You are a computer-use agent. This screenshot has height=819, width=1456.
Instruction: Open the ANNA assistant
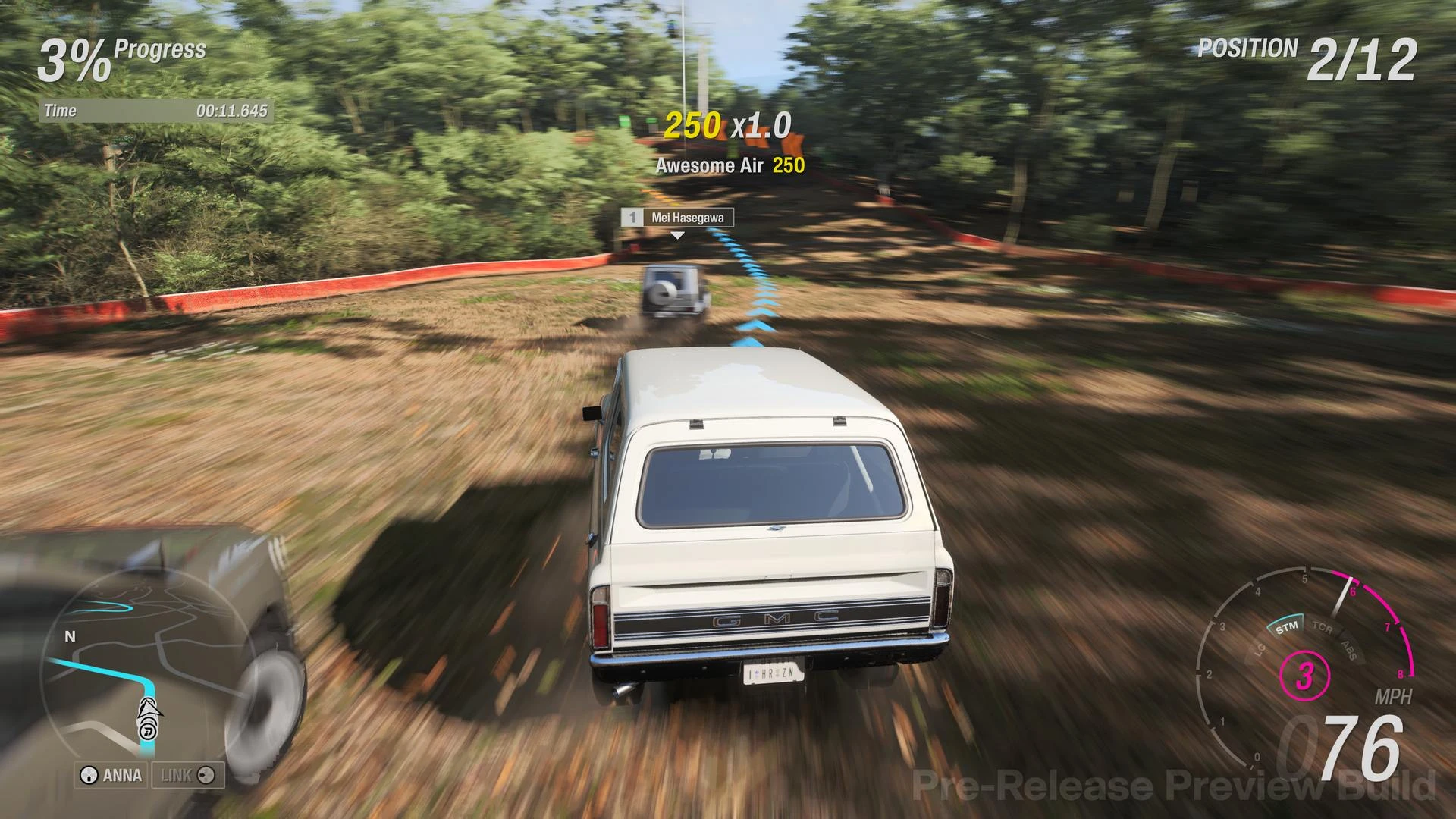coord(111,775)
